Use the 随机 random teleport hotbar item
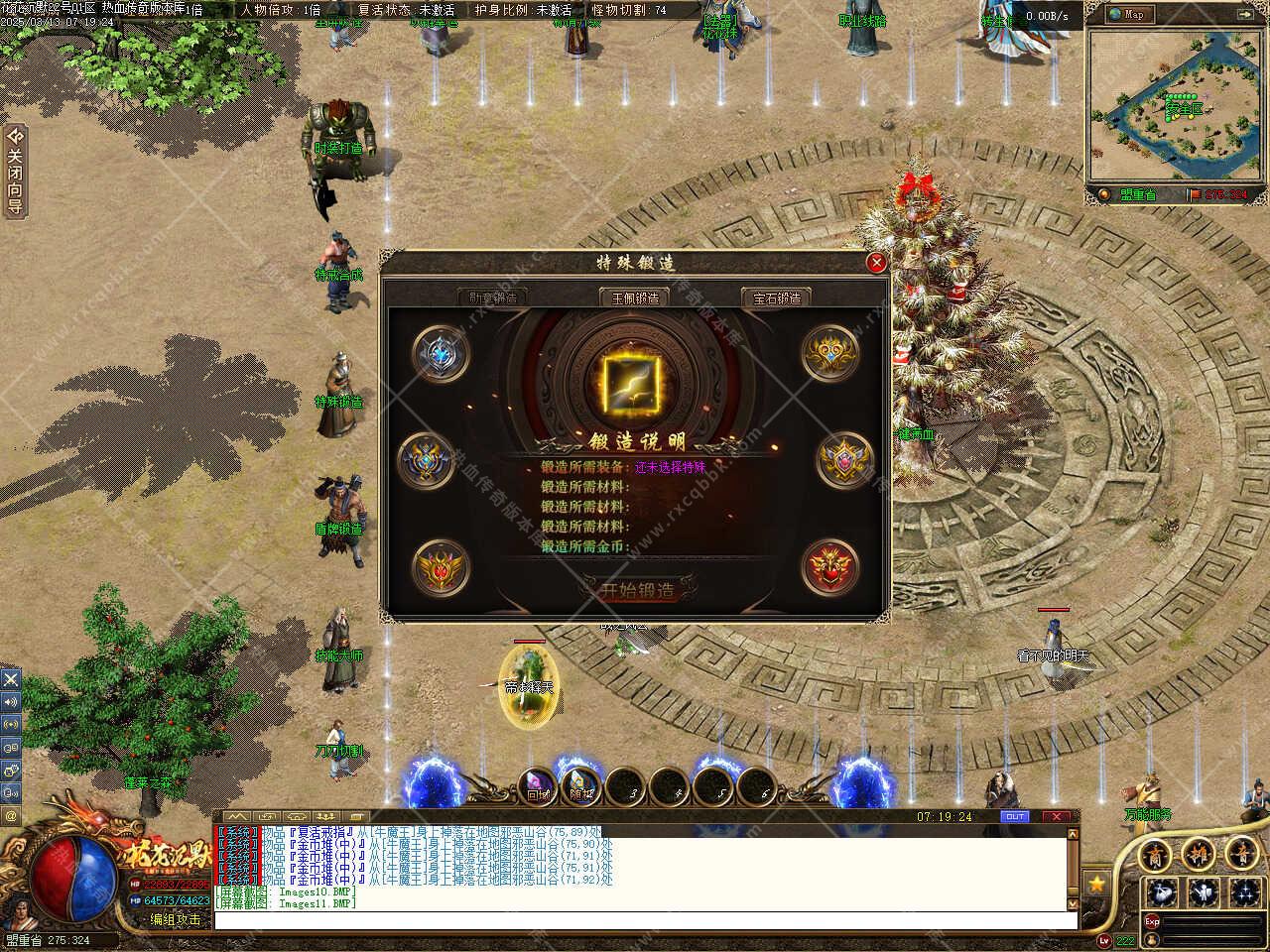 point(581,787)
